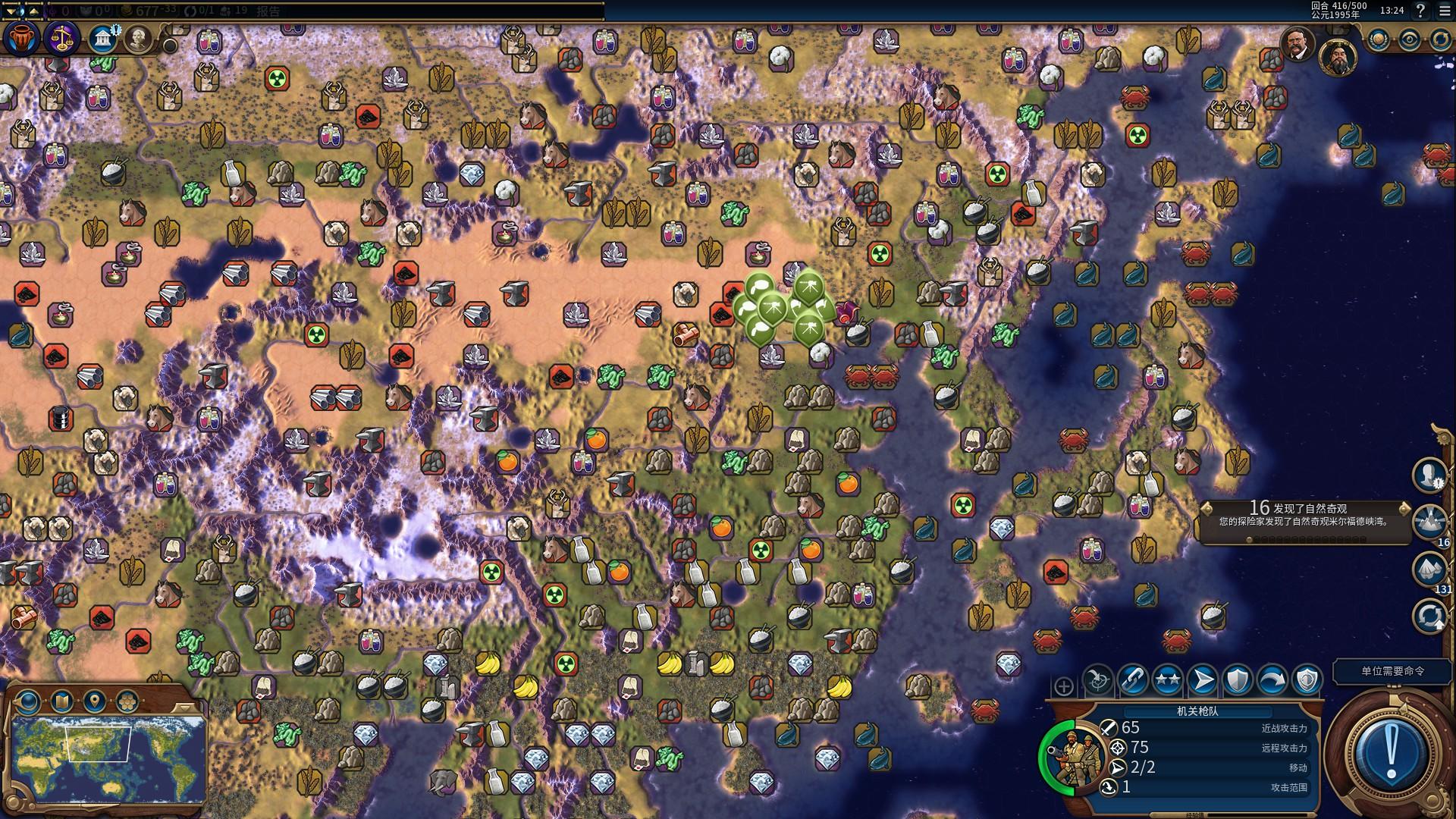Open the great people portrait icon

click(139, 38)
